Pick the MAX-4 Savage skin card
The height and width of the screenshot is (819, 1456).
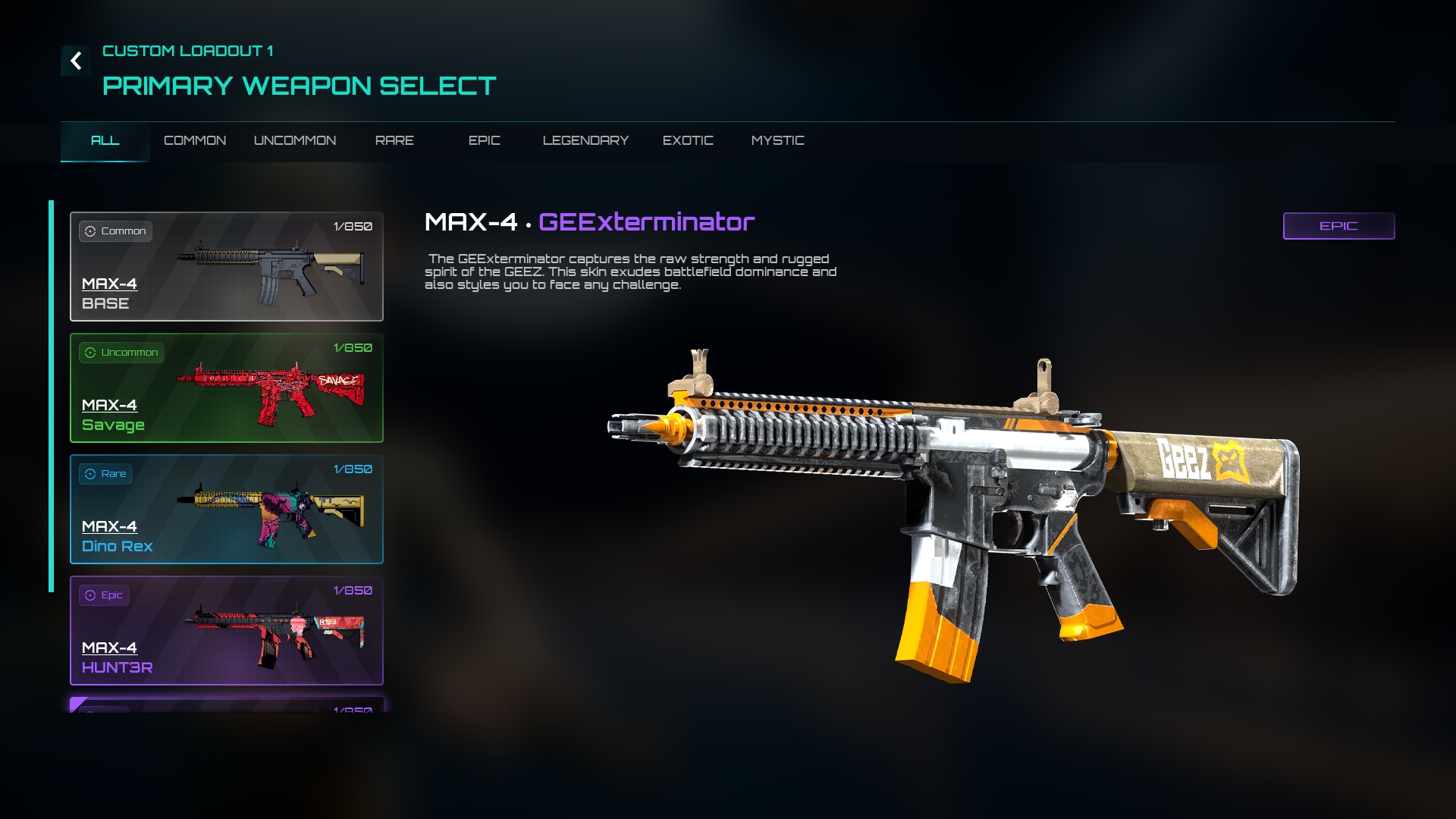(x=227, y=388)
